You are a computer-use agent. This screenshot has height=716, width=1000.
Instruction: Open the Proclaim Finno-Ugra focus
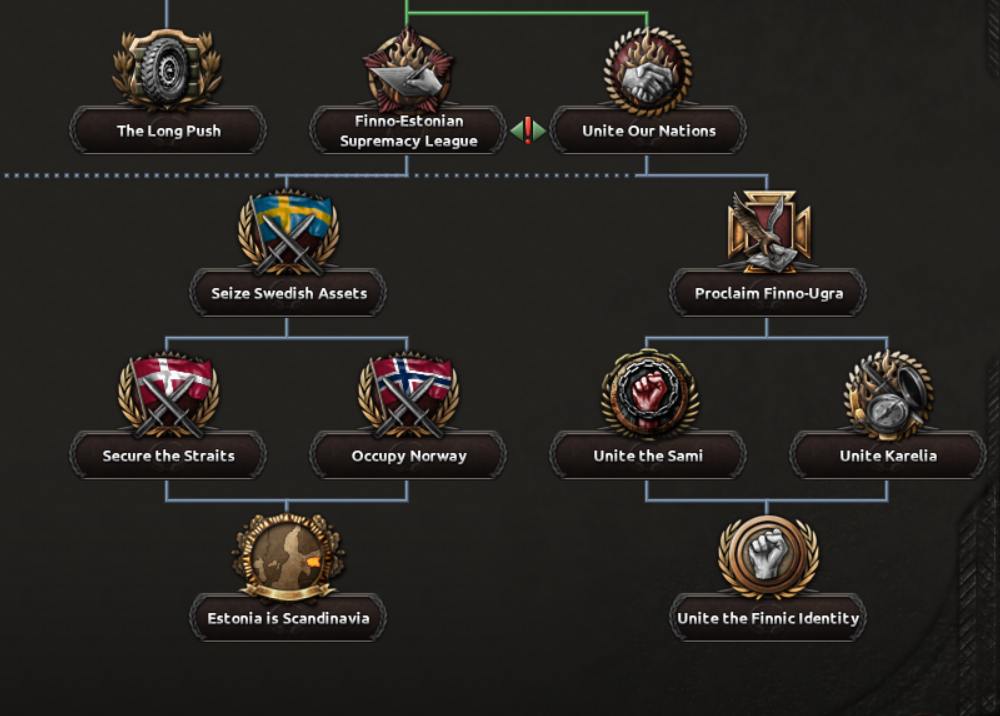768,293
